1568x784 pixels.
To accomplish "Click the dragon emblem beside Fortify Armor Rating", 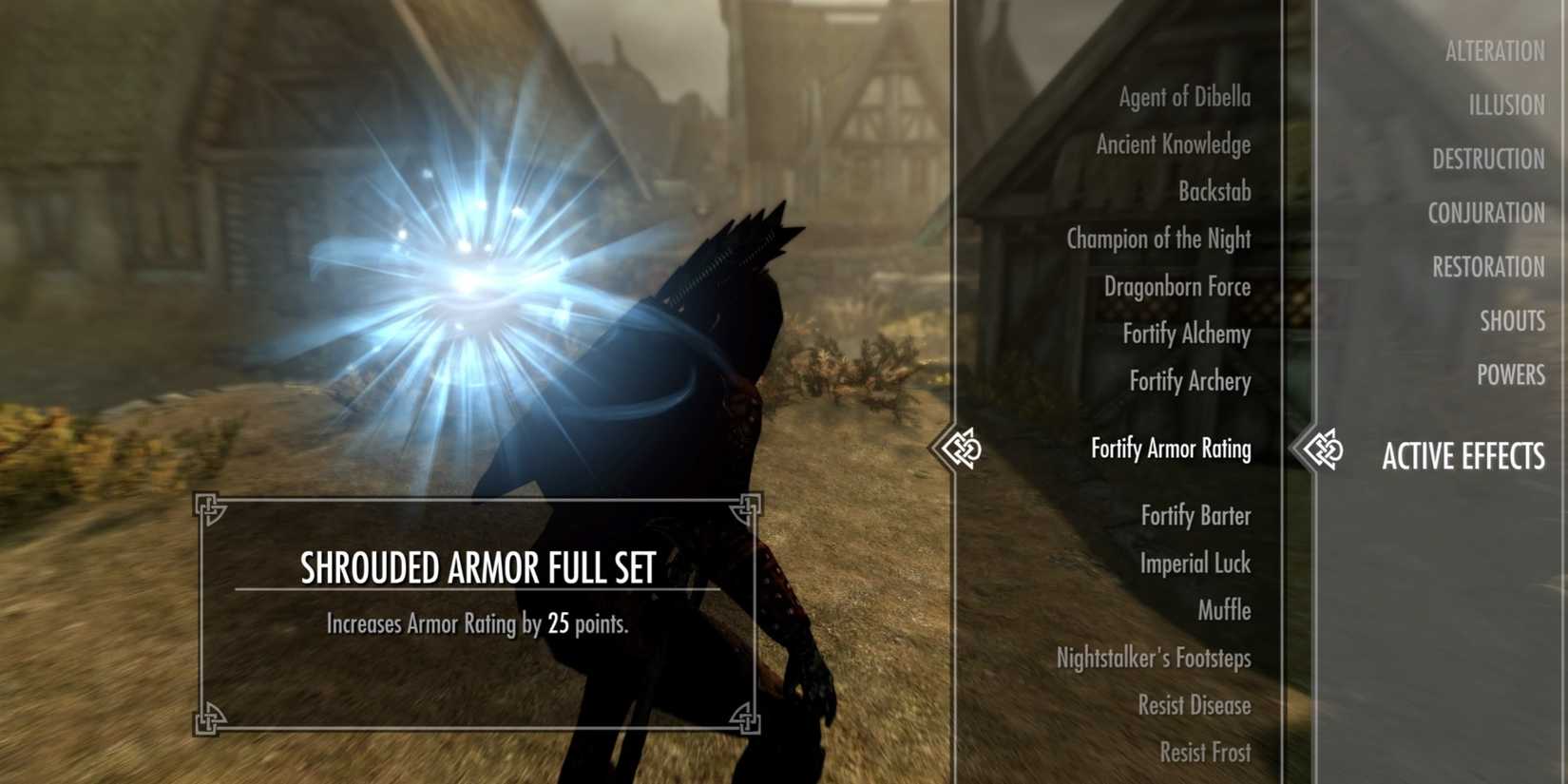I will 963,449.
